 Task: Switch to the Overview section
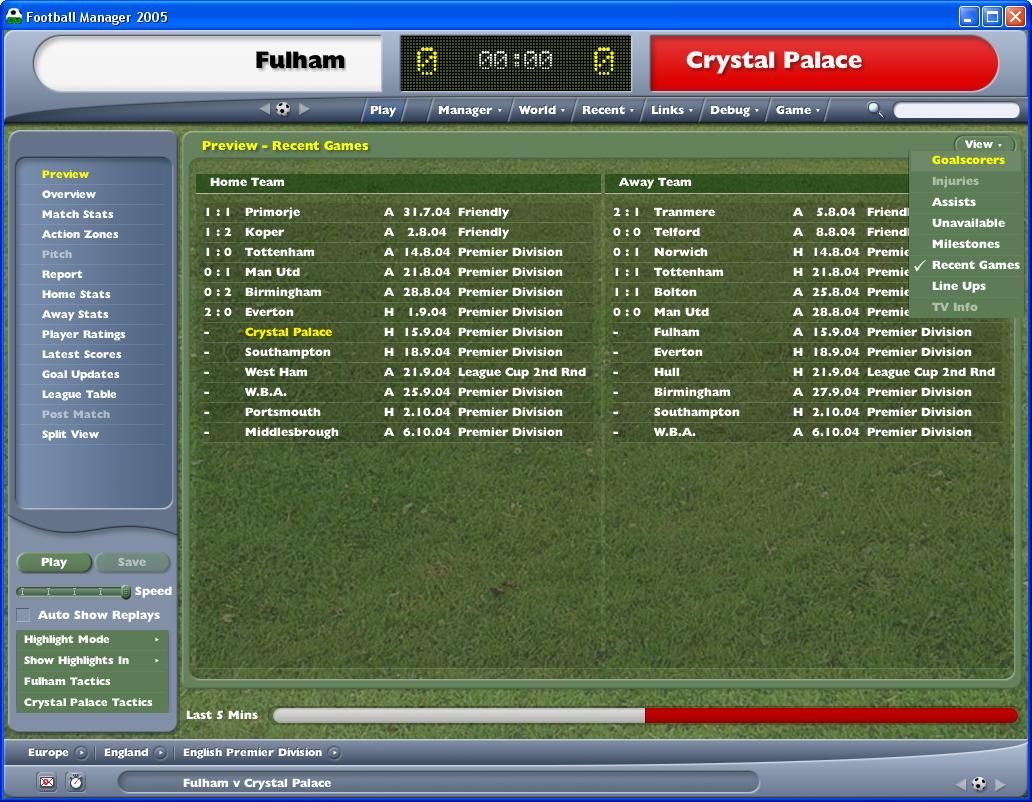coord(69,194)
